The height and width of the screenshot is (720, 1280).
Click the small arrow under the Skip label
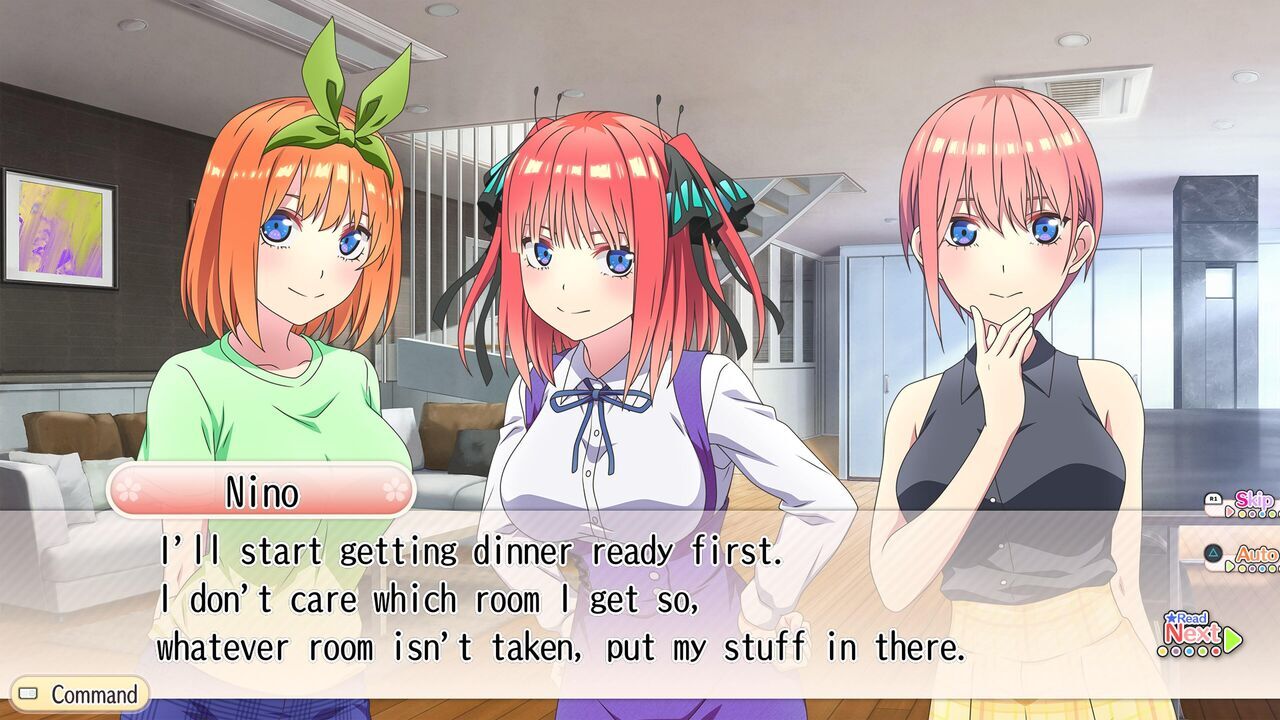(1229, 512)
